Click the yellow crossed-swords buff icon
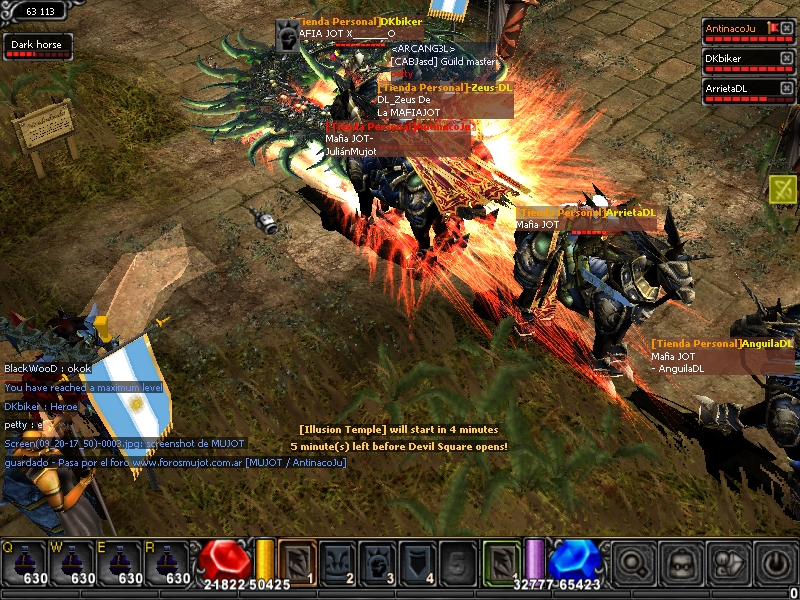This screenshot has height=600, width=800. click(x=783, y=187)
